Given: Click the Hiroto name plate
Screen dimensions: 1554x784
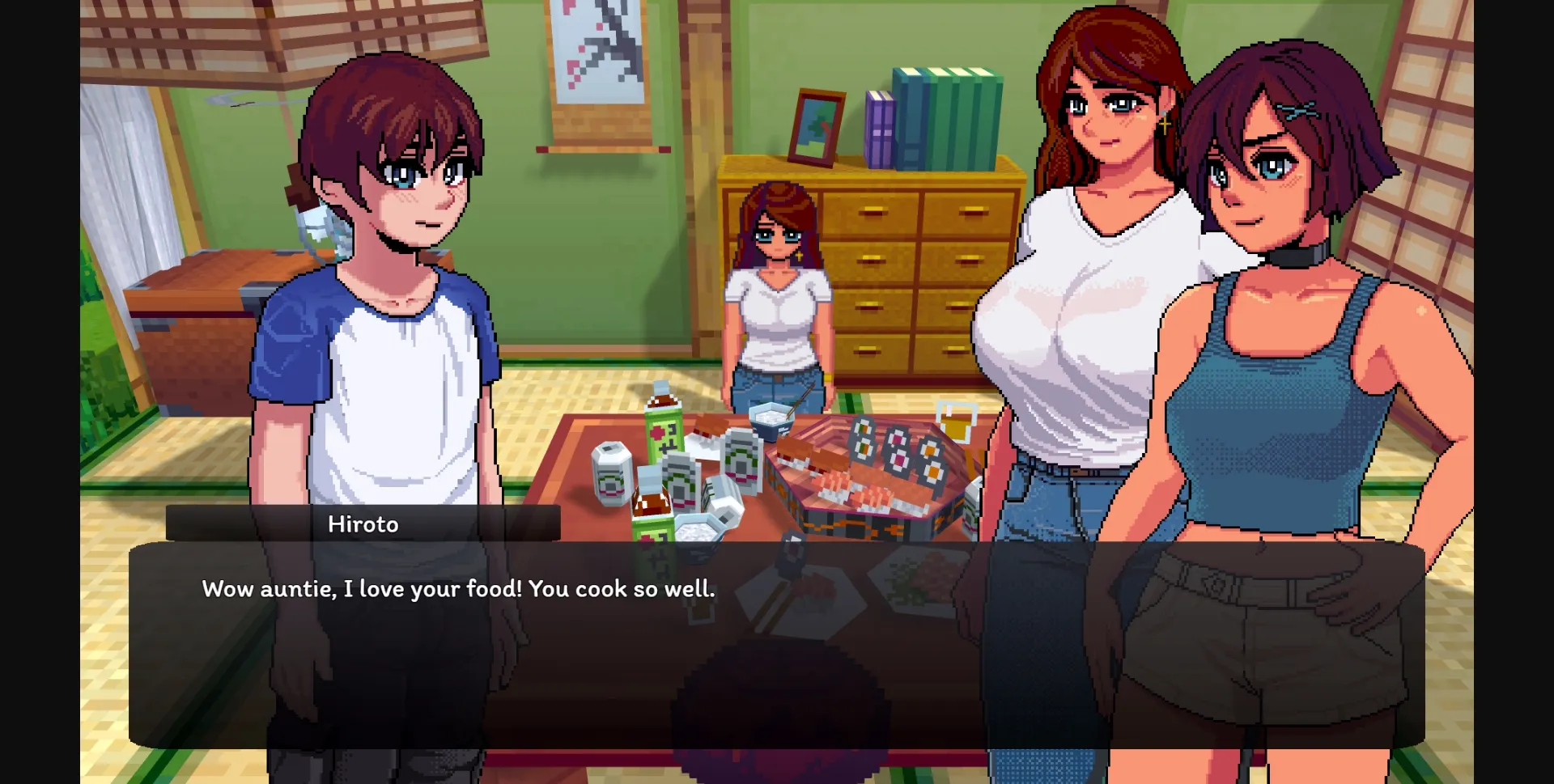Looking at the screenshot, I should 364,524.
